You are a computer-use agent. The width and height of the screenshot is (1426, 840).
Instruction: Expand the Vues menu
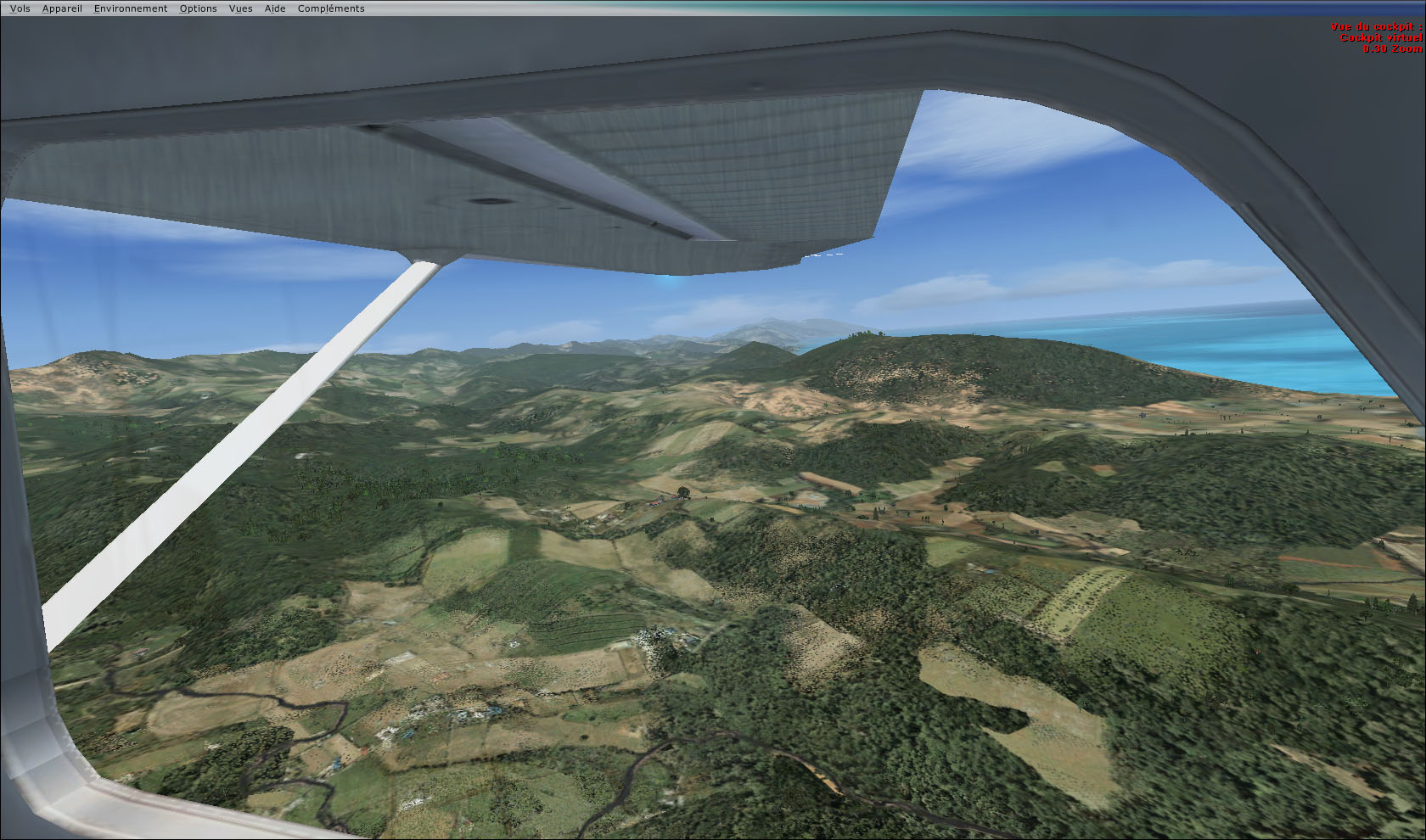point(240,8)
